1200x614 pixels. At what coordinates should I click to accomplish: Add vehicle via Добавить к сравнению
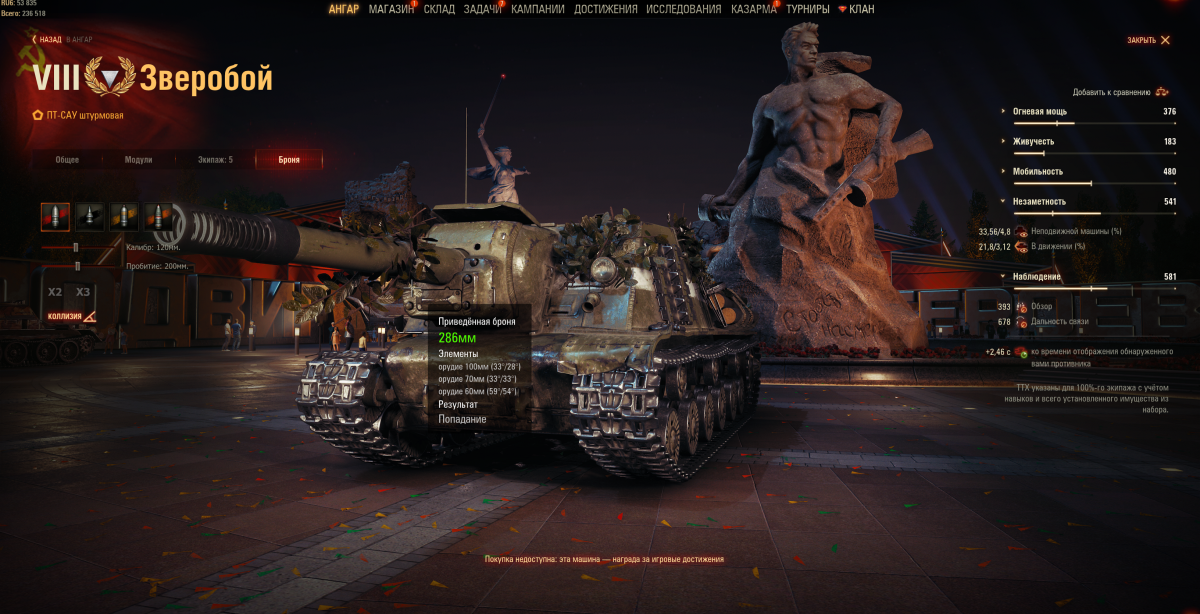coord(1118,91)
